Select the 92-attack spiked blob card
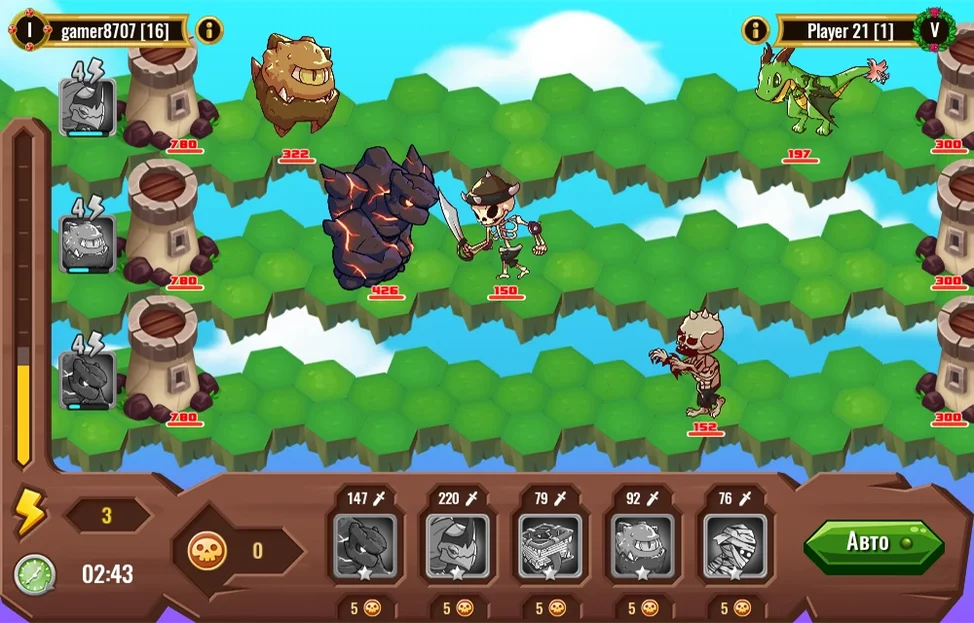The height and width of the screenshot is (623, 974). 642,546
